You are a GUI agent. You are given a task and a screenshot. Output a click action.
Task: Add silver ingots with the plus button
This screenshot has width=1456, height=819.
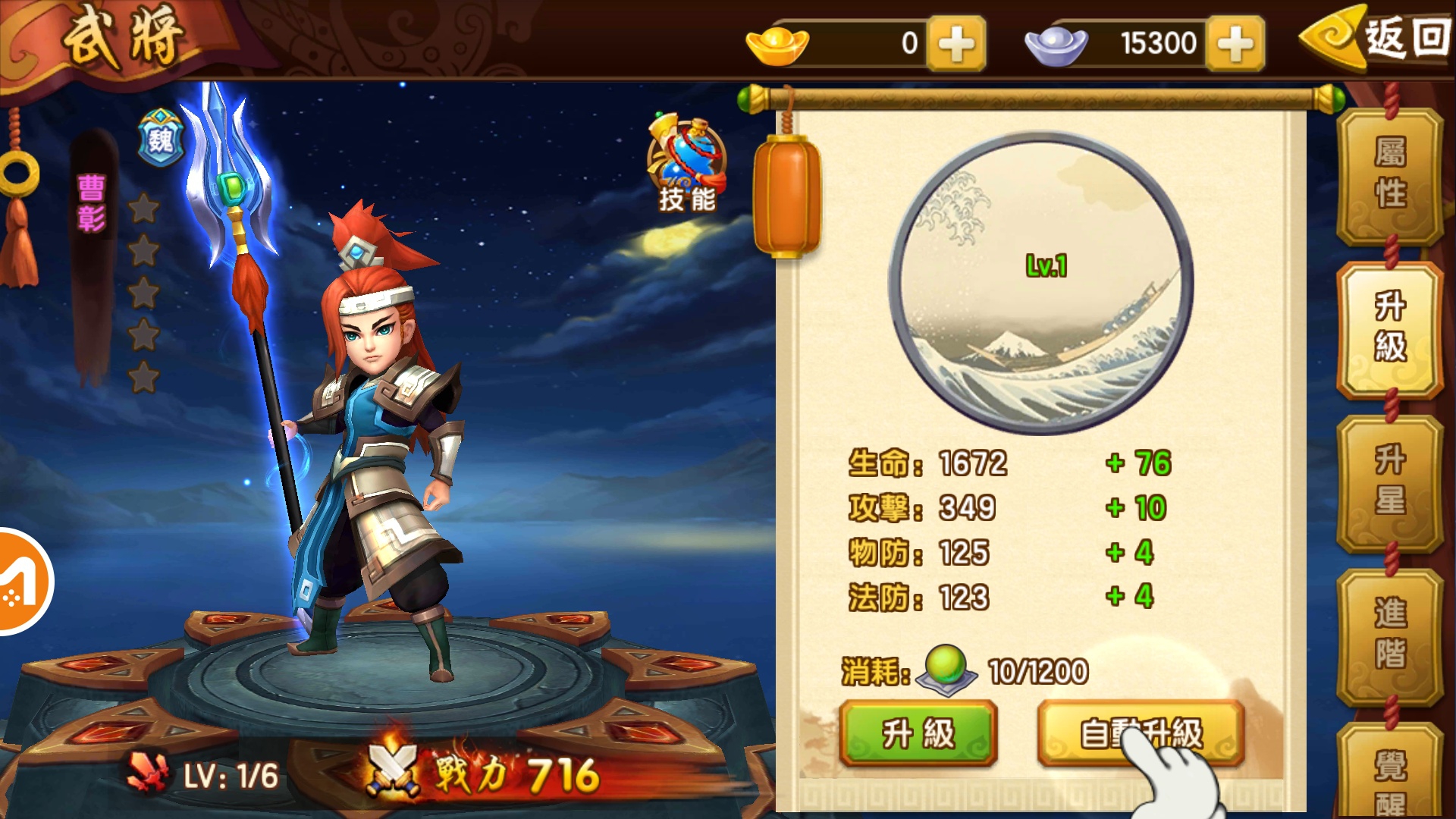[1235, 44]
